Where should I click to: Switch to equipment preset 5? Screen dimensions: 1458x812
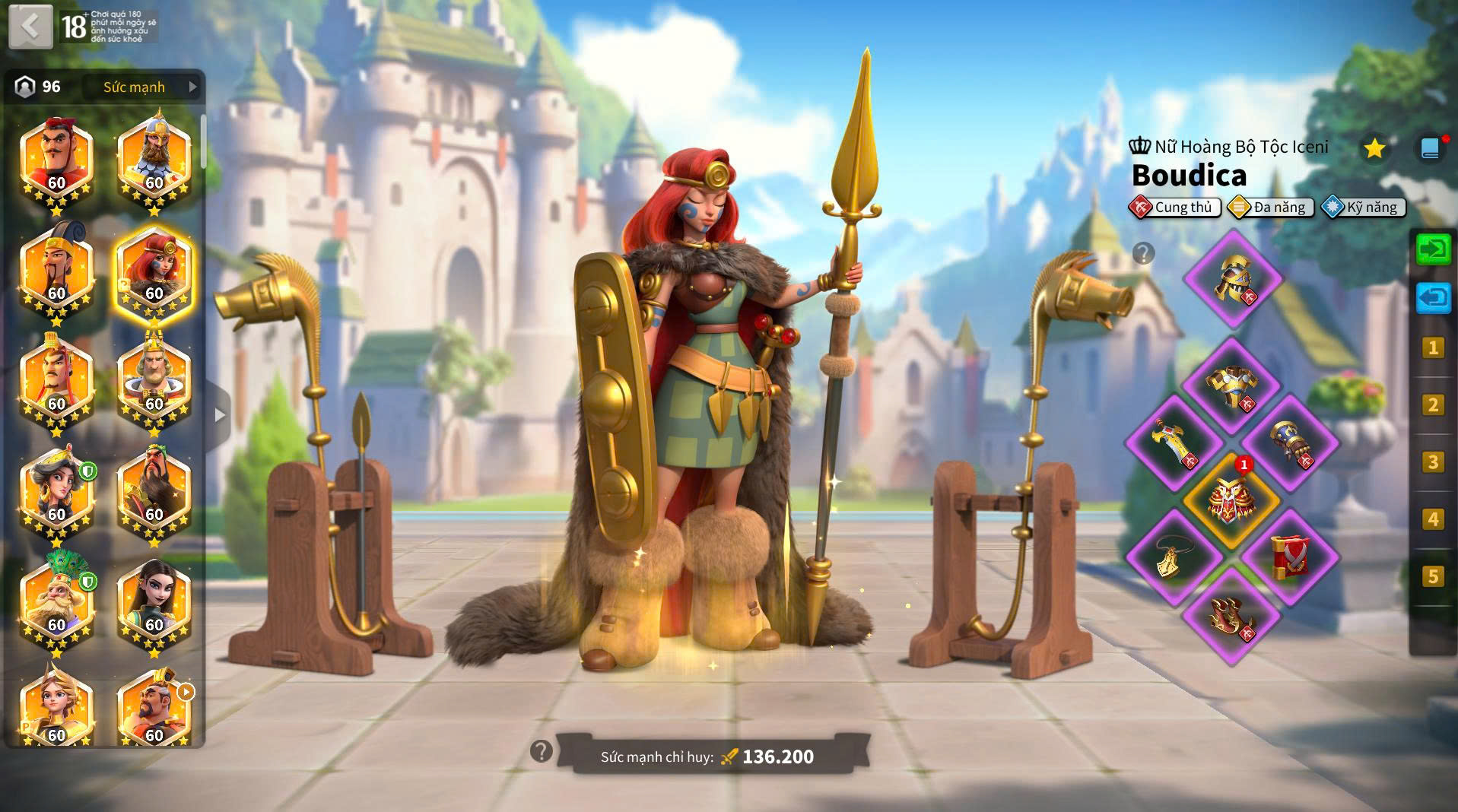tap(1433, 576)
